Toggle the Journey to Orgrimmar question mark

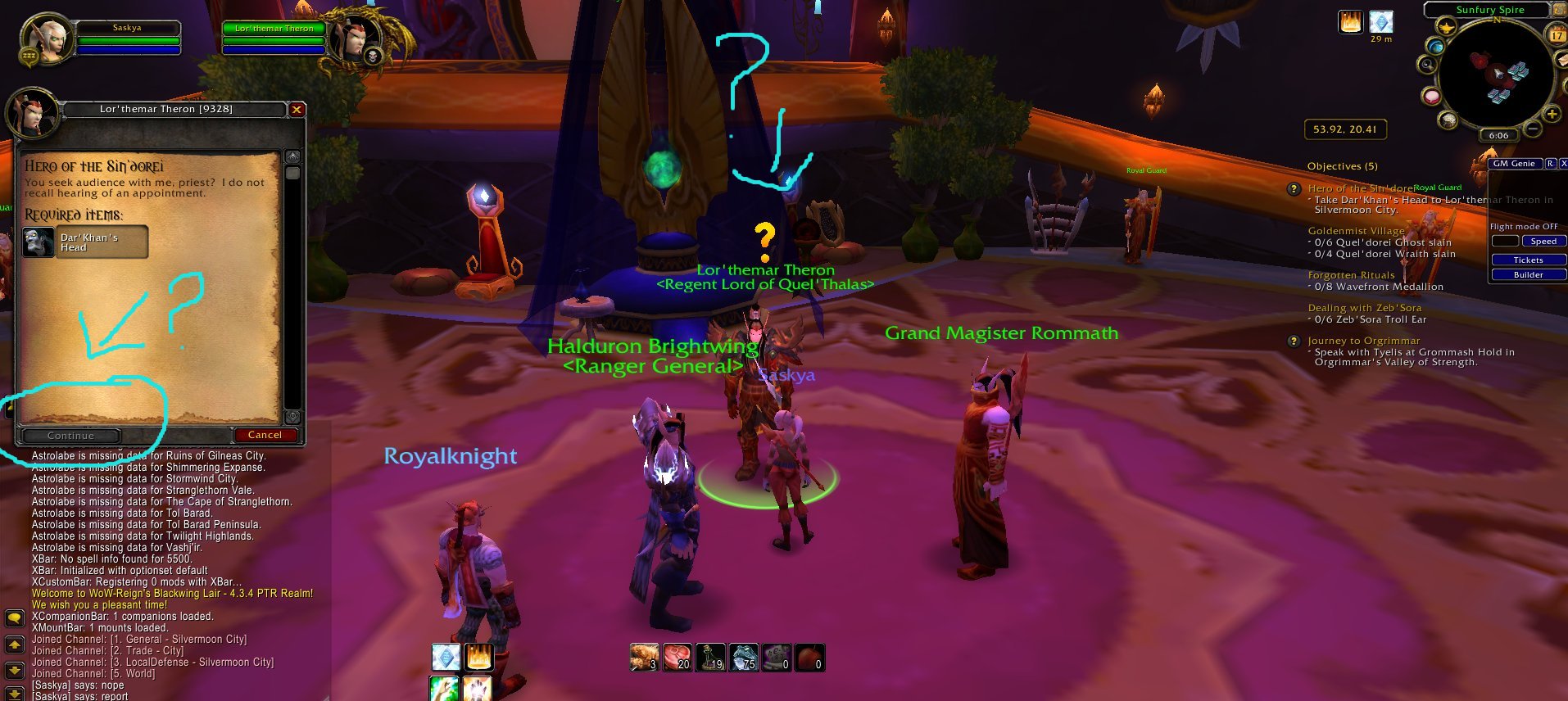pyautogui.click(x=1295, y=341)
